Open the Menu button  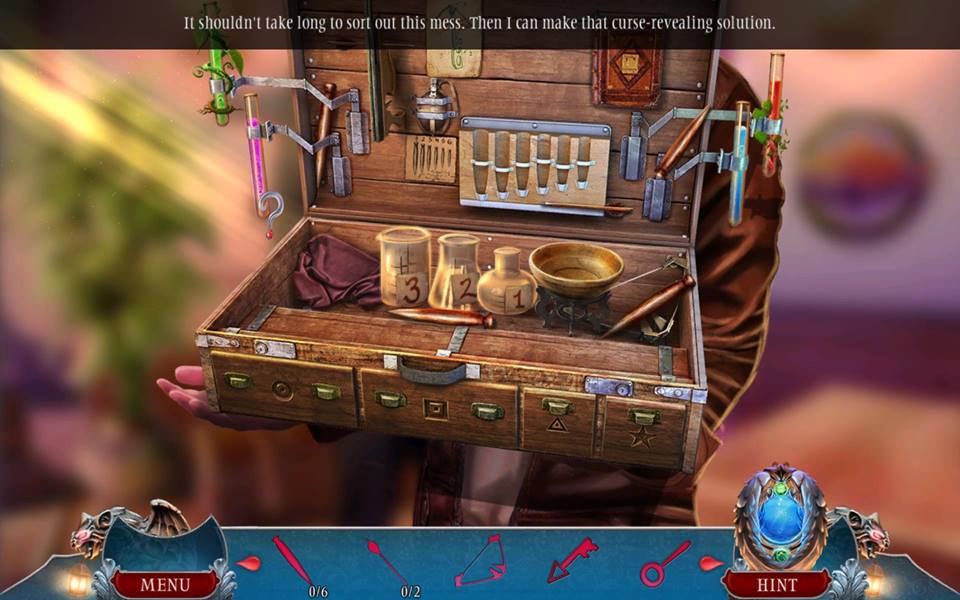point(164,584)
